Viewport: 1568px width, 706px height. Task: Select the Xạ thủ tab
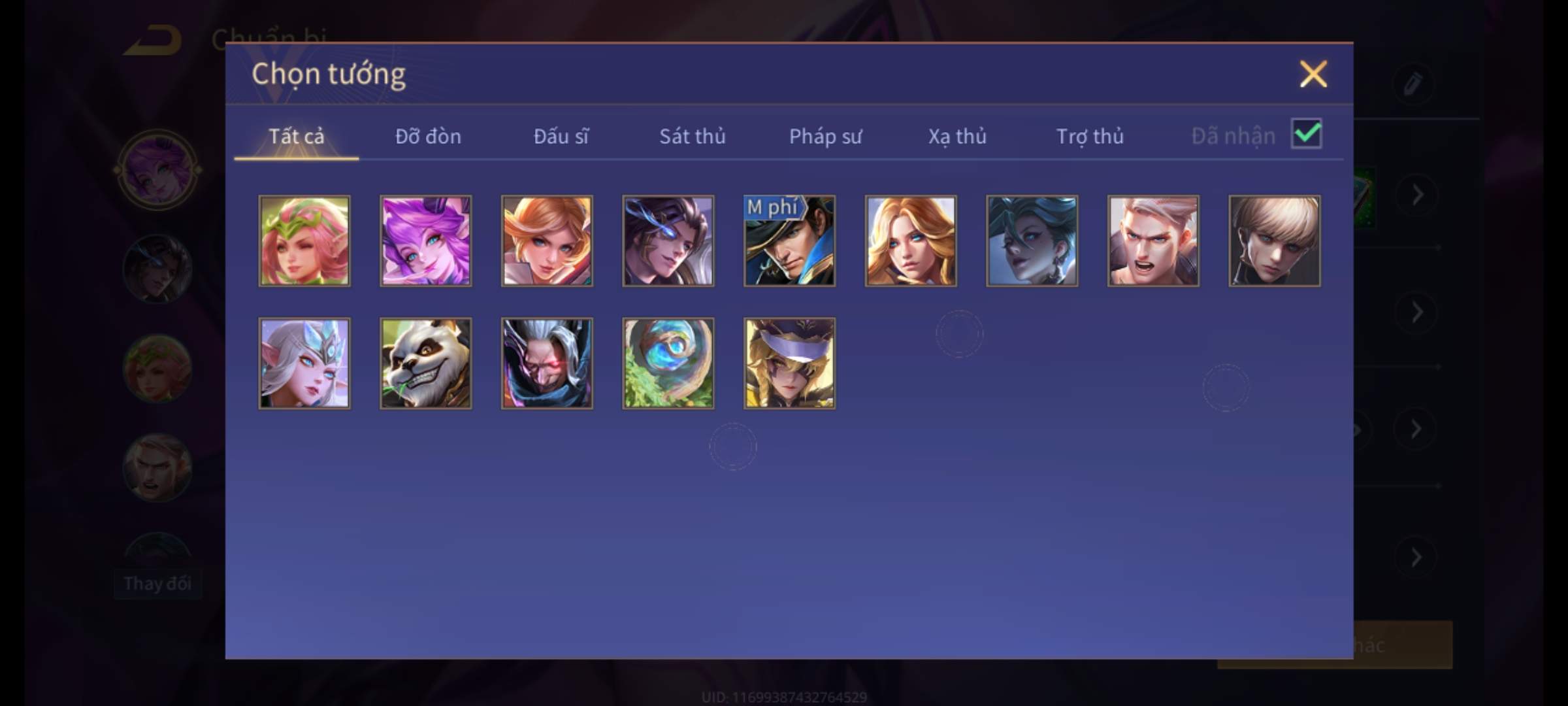957,136
